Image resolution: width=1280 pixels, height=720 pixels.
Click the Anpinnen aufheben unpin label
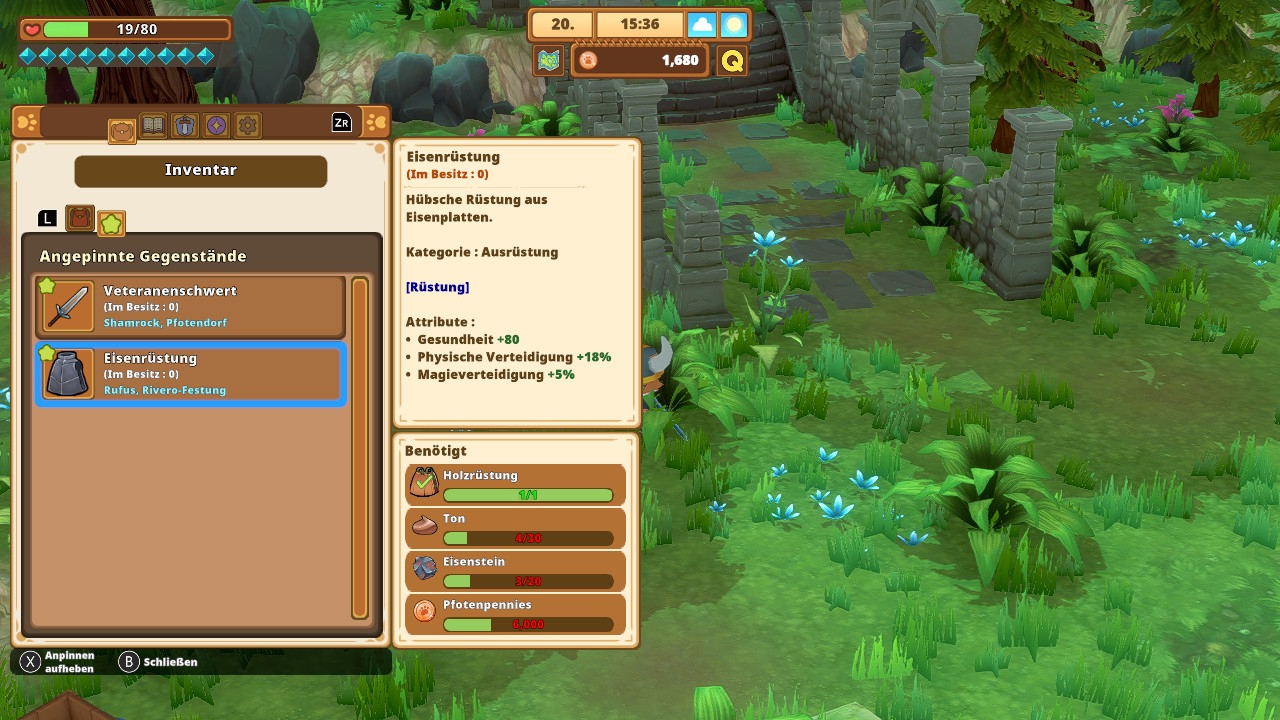pos(69,662)
